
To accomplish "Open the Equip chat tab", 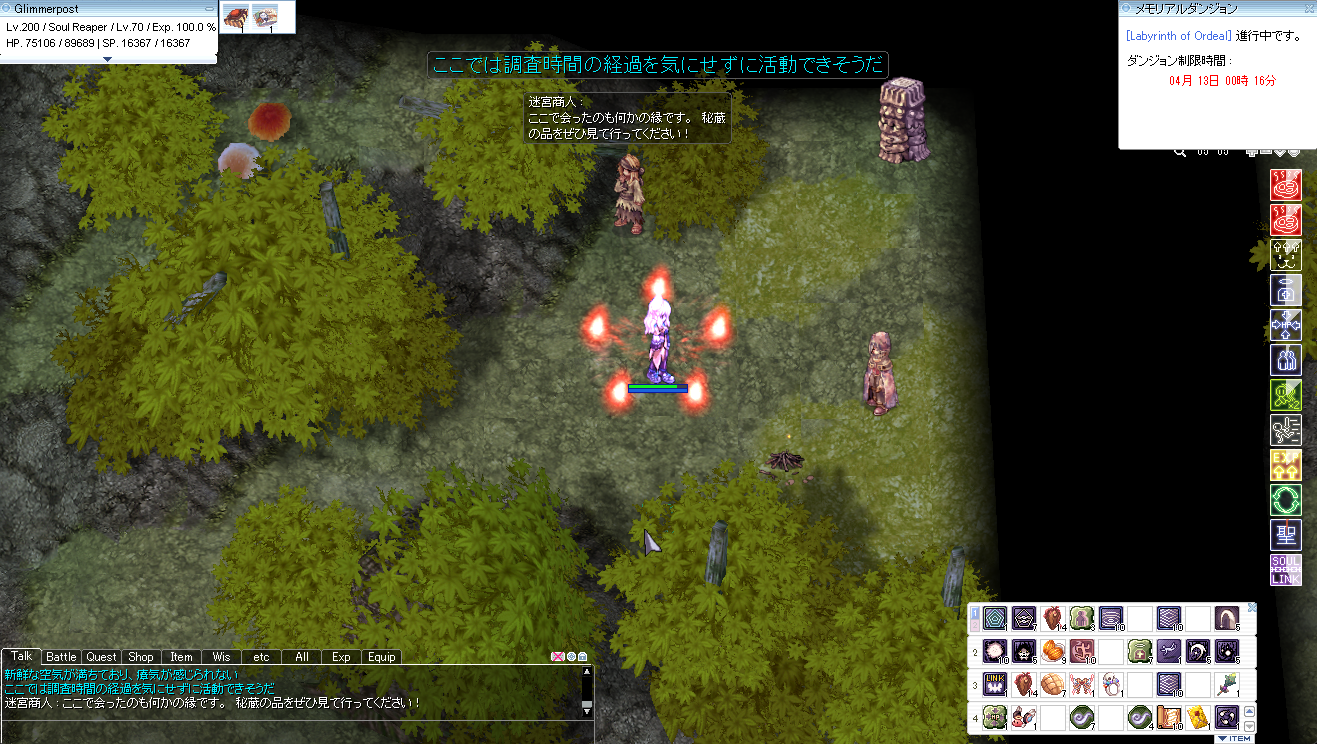I will click(x=381, y=657).
